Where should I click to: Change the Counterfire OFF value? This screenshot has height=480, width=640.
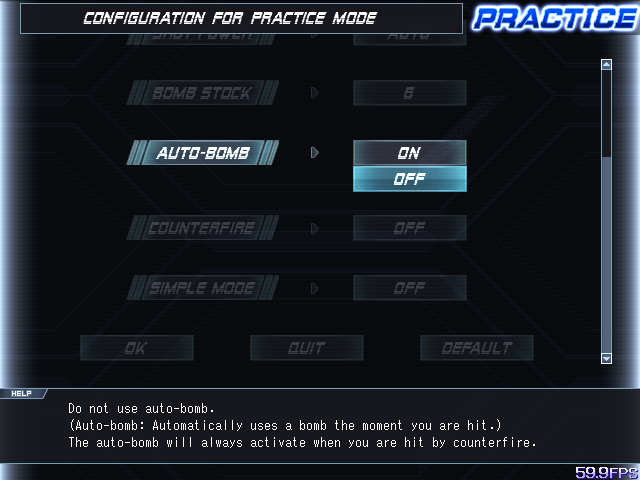click(409, 228)
